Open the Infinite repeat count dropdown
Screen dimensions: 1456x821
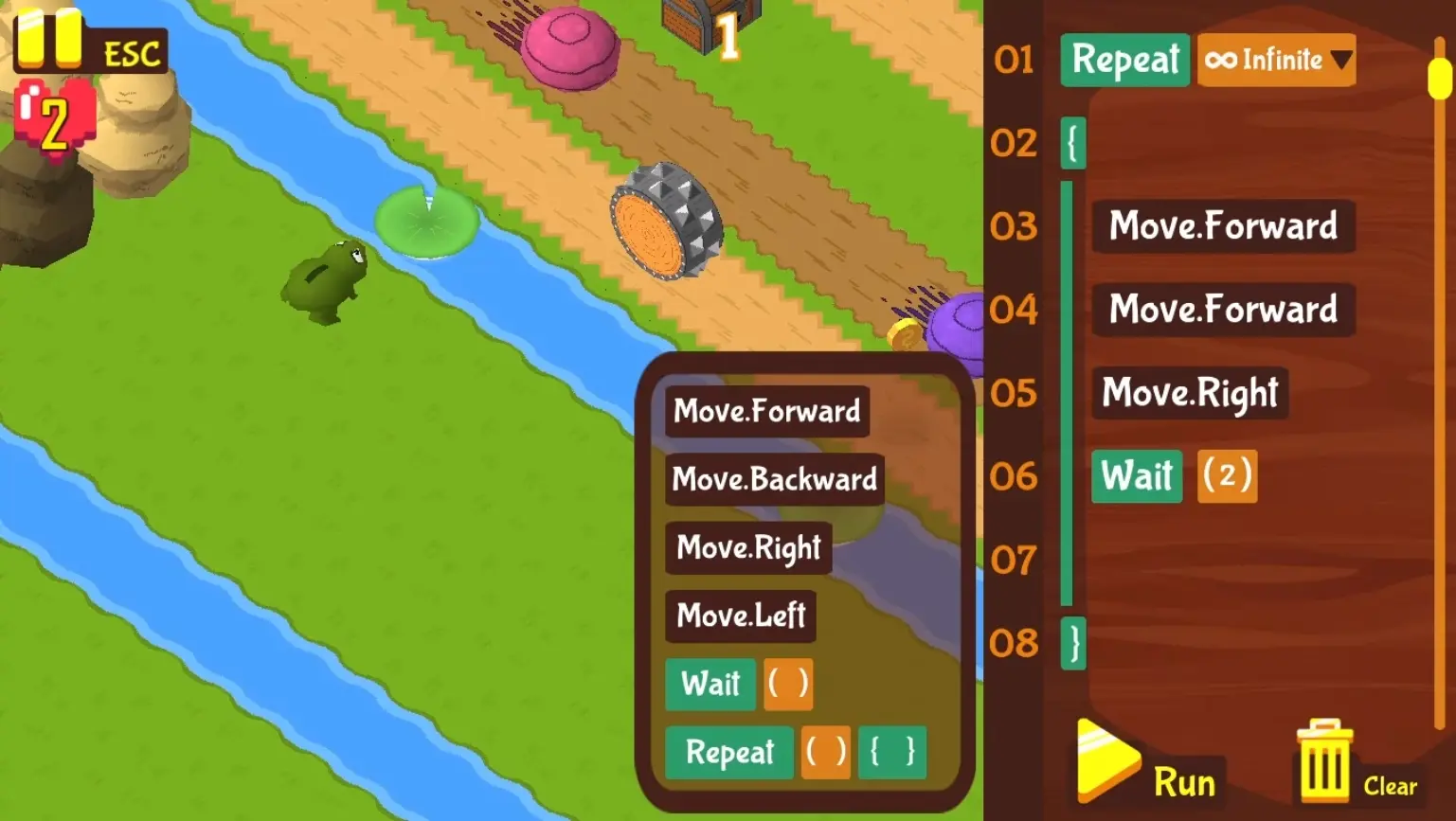tap(1276, 61)
